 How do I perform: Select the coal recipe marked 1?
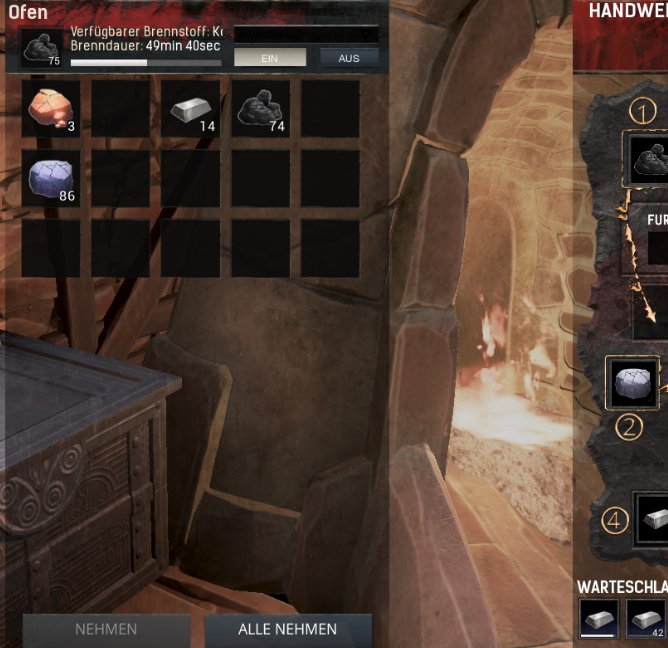tap(648, 158)
